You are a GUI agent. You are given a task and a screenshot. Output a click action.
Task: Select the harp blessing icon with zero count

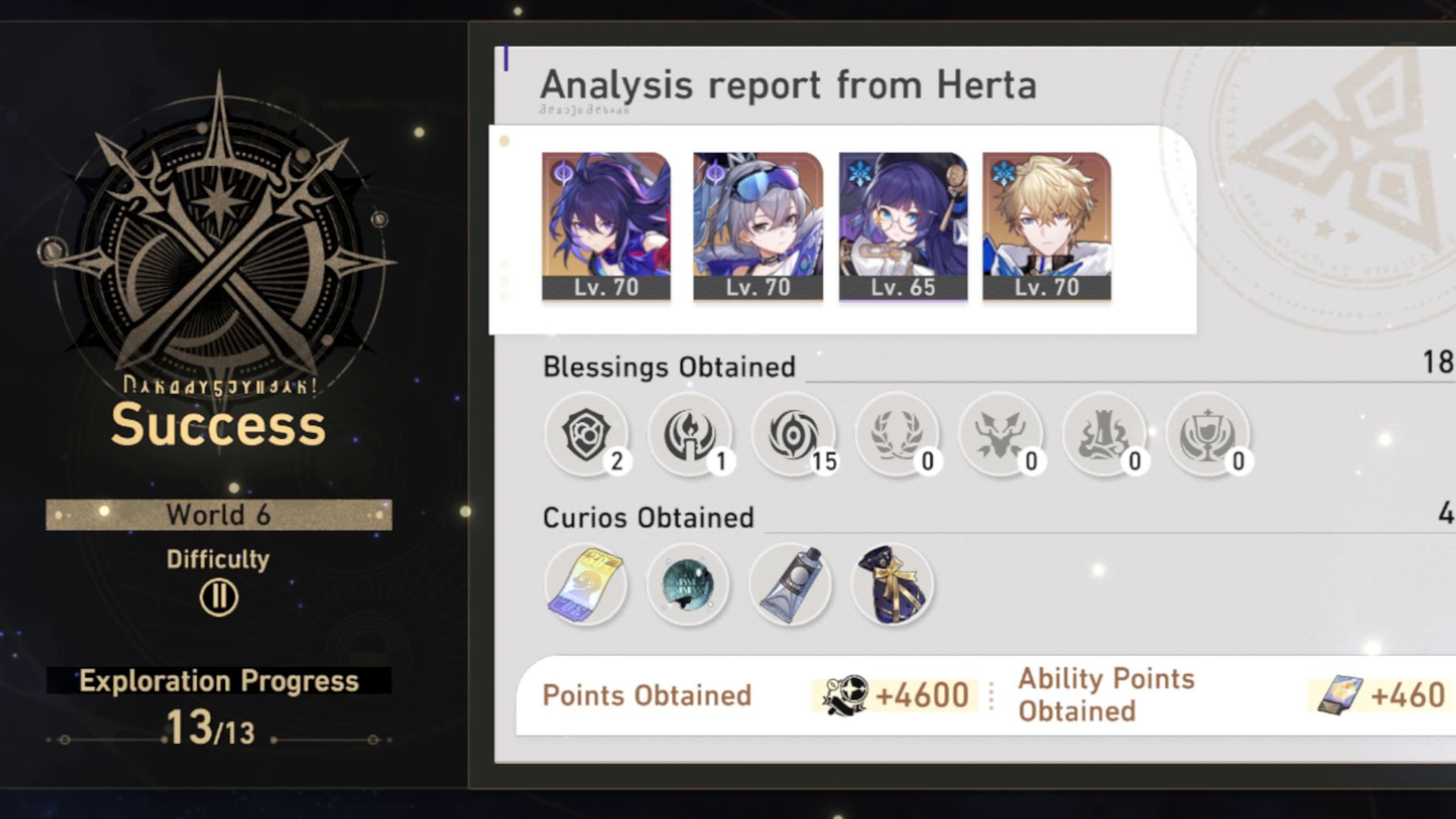coord(1106,435)
